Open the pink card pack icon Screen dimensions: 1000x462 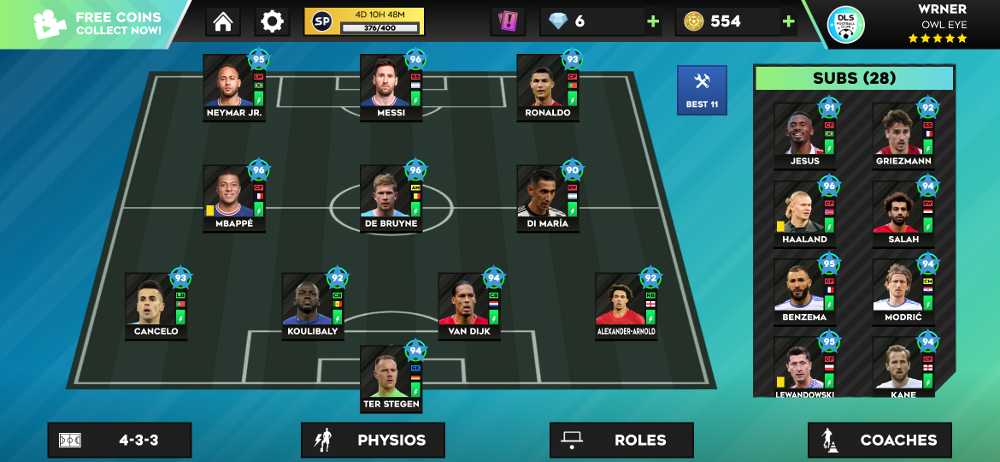pos(507,21)
